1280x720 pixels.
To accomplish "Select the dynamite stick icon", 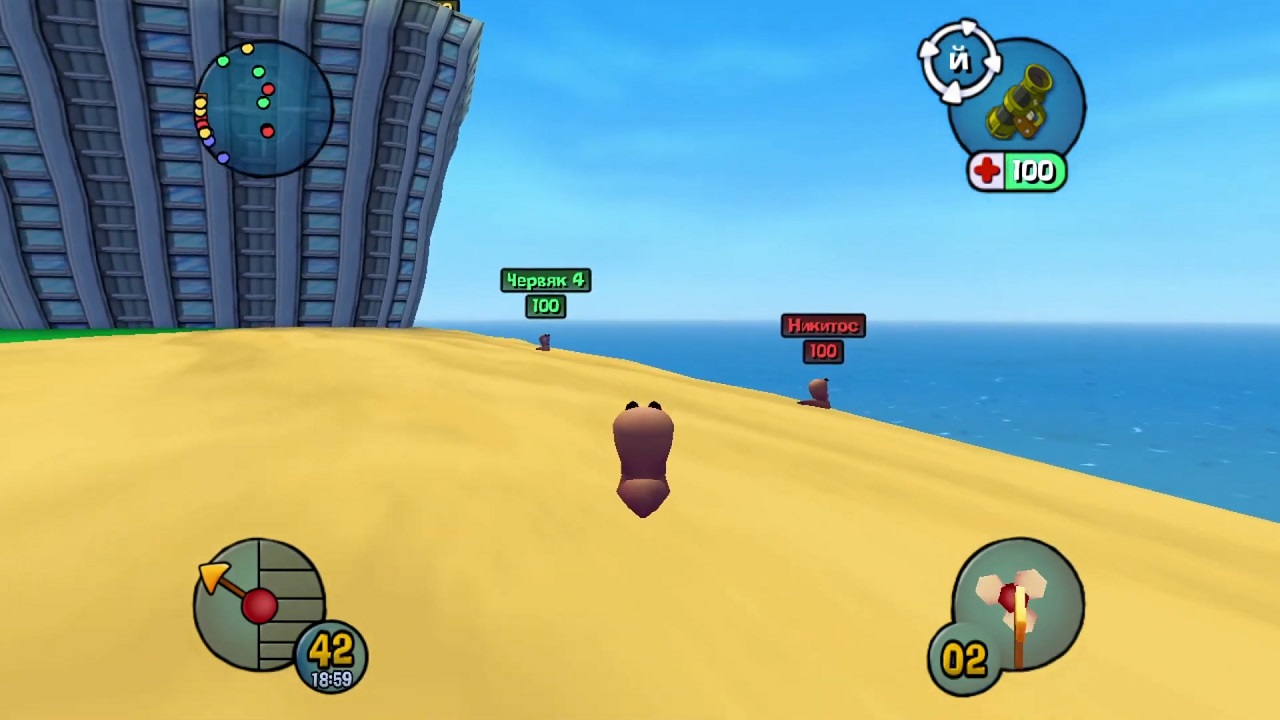I will click(x=1020, y=604).
